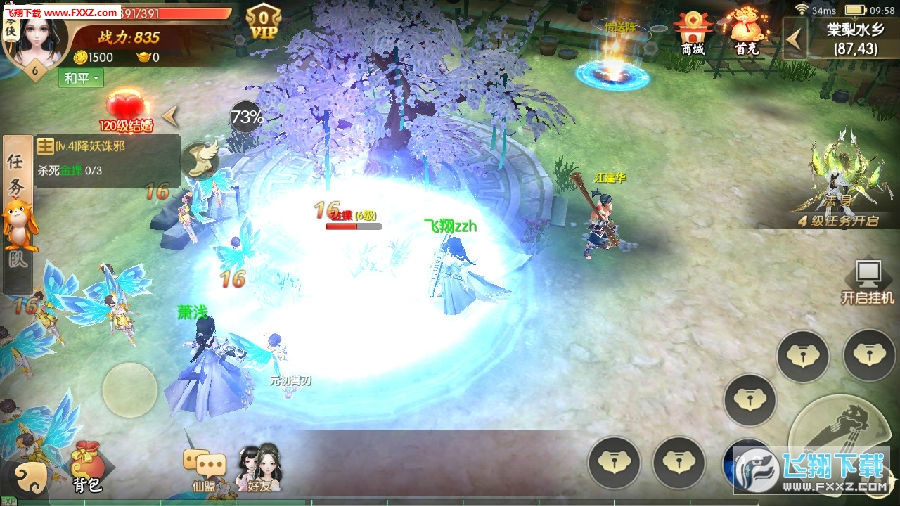The height and width of the screenshot is (506, 900).
Task: Open the 商城 shop
Action: (692, 32)
